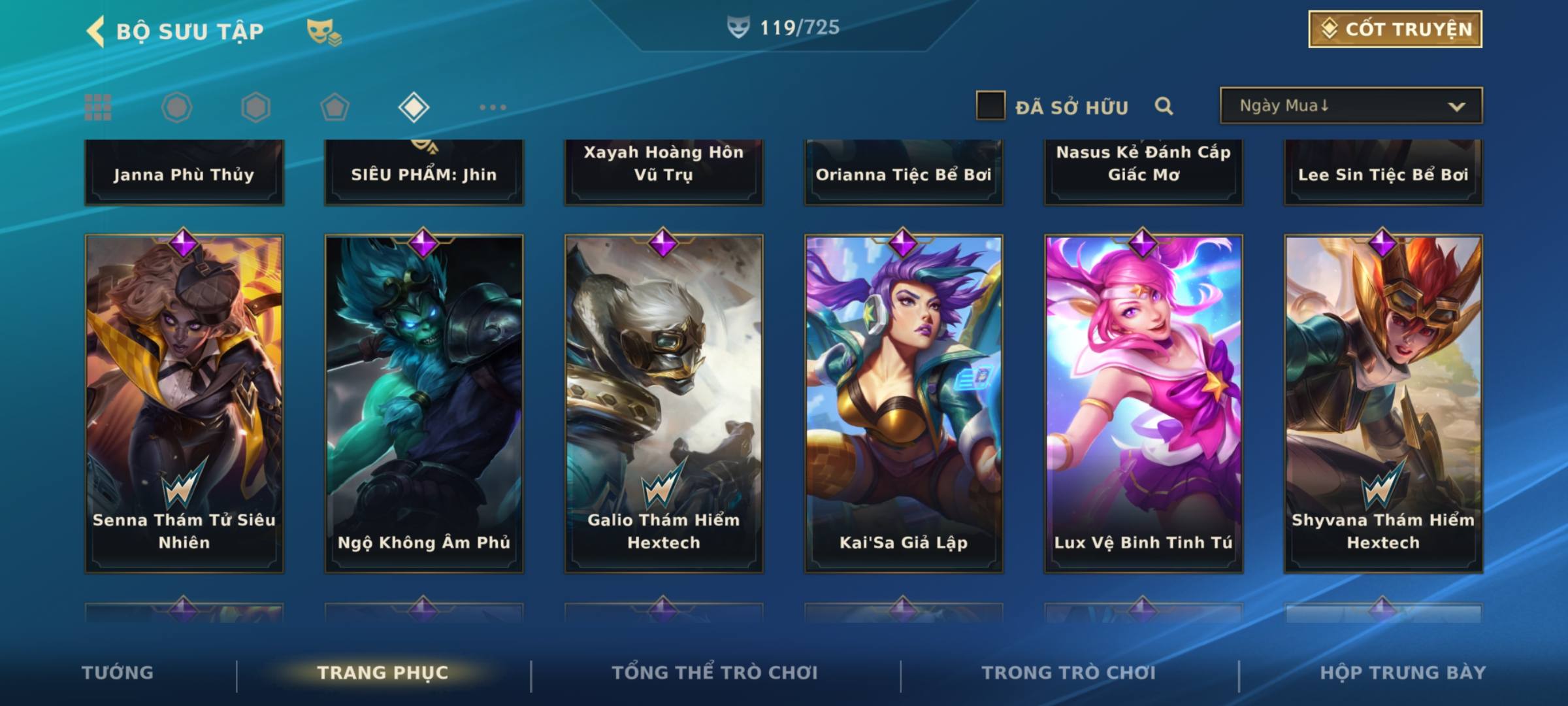
Task: Open the mask and coins icon
Action: 324,31
